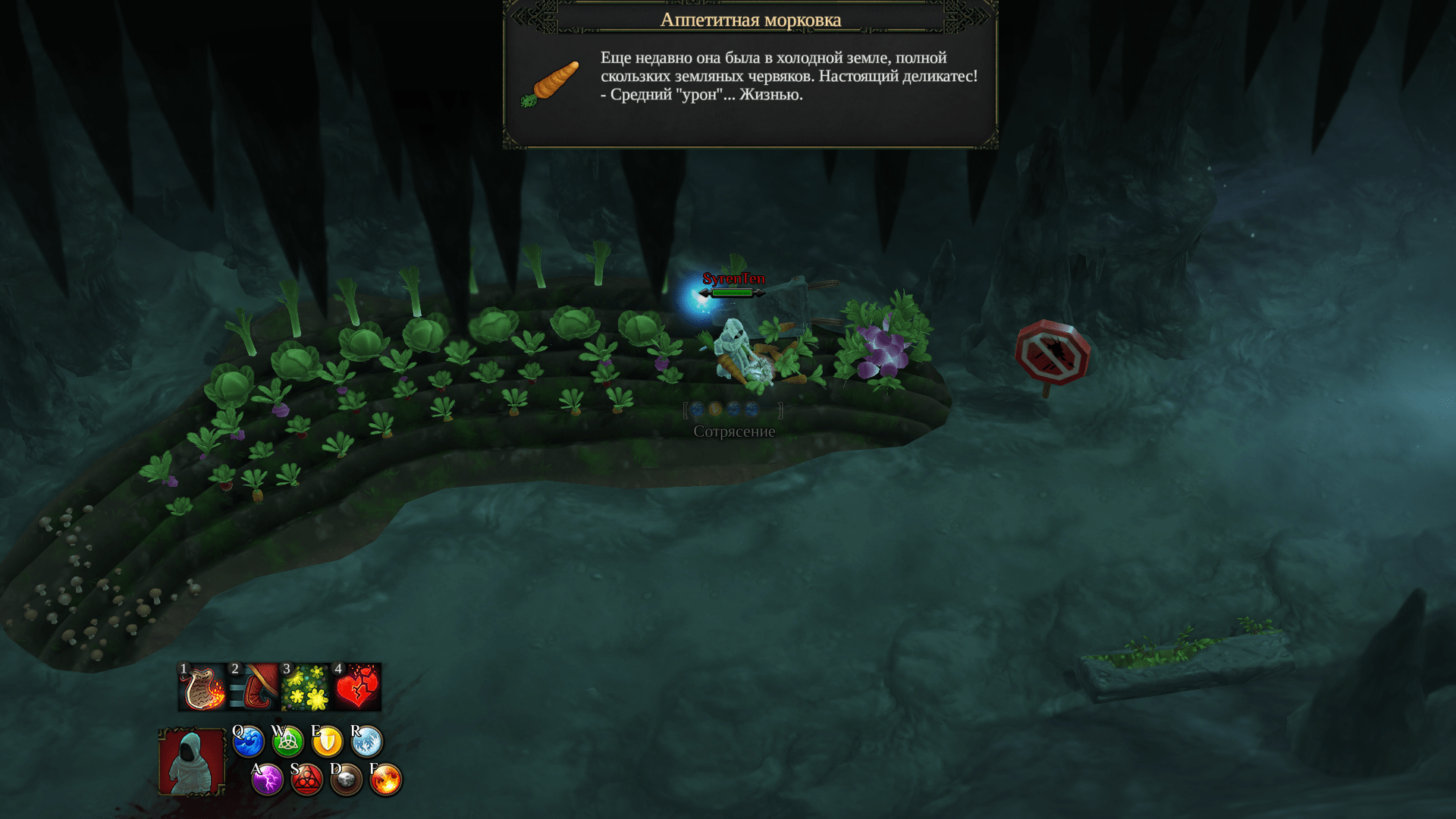Screen dimensions: 1456x819
Task: Activate the yellow shield element orb
Action: pyautogui.click(x=327, y=742)
